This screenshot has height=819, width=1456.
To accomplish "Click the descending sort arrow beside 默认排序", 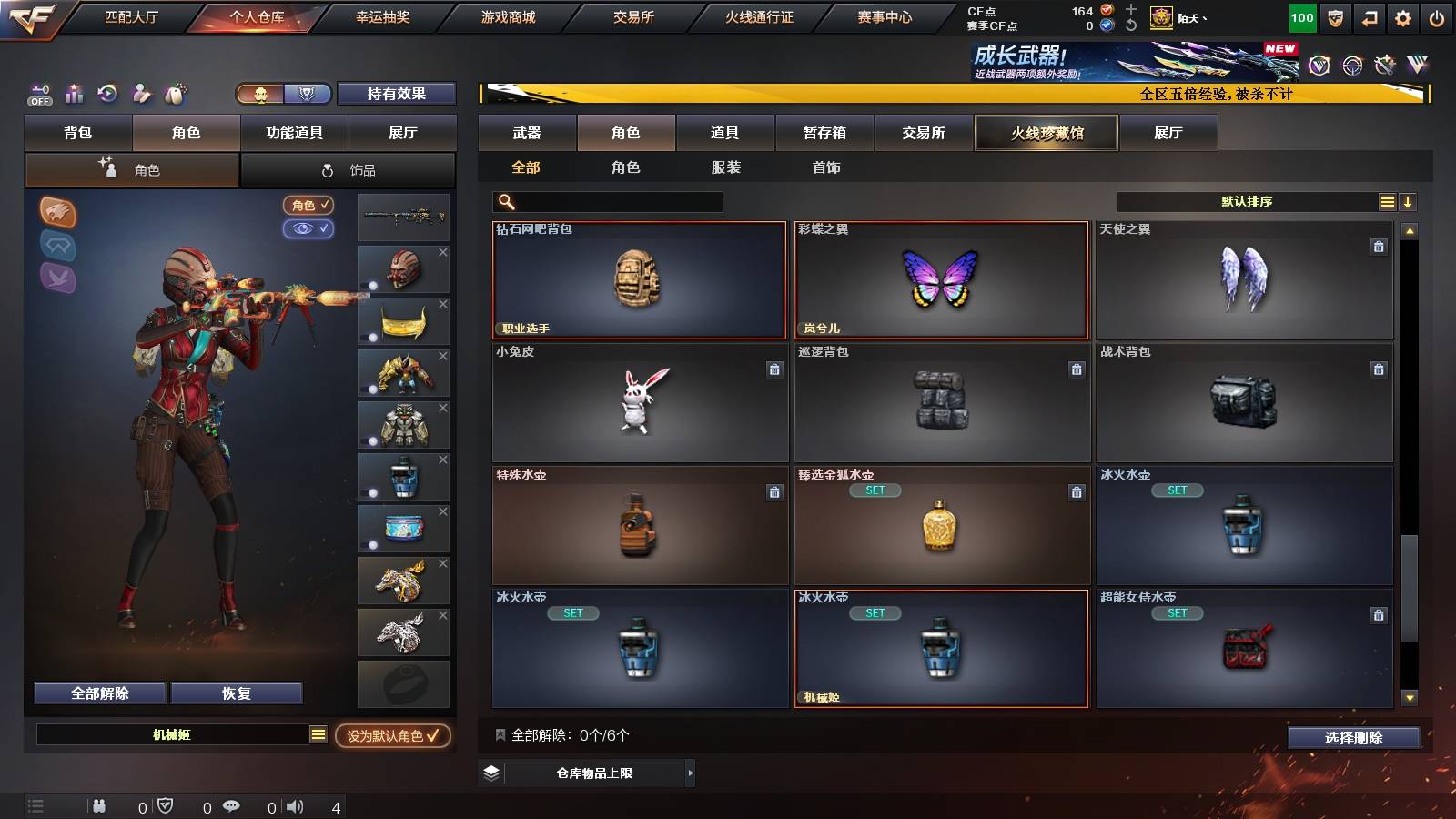I will (1407, 202).
